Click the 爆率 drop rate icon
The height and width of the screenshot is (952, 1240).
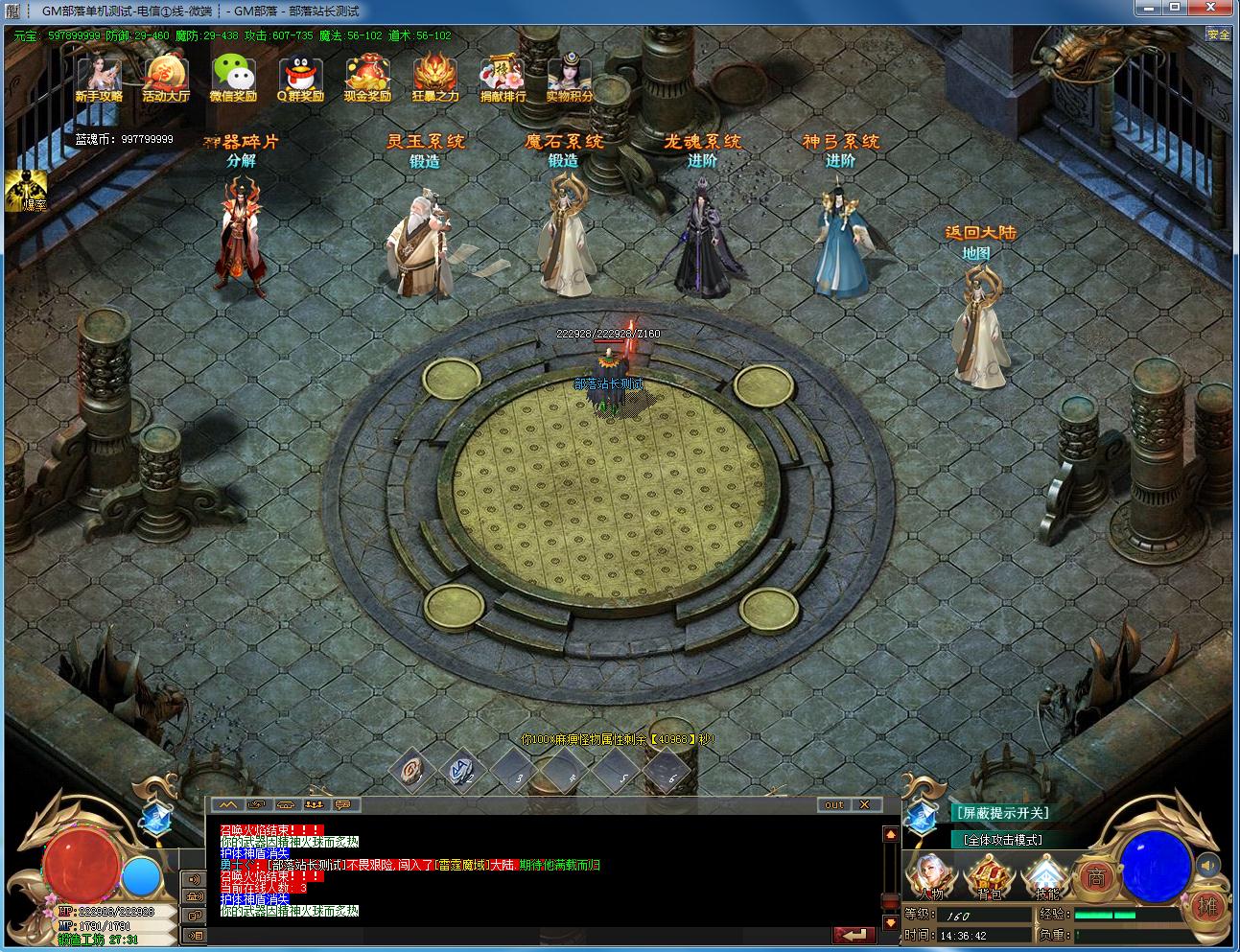pos(26,191)
